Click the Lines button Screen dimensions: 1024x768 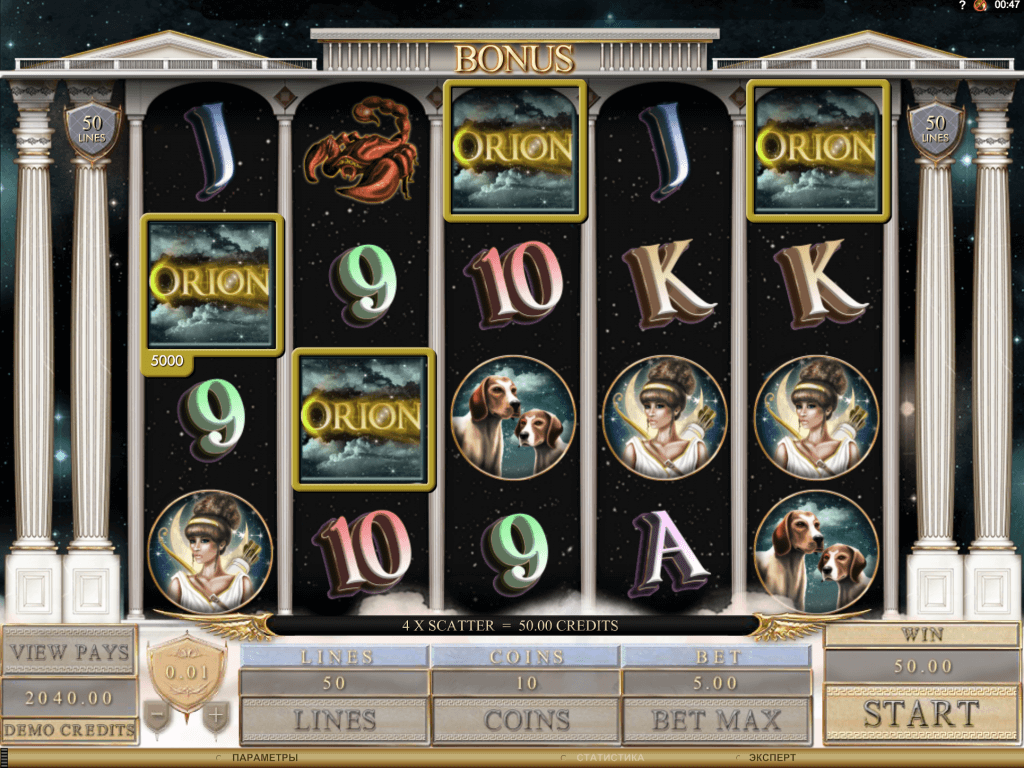334,719
